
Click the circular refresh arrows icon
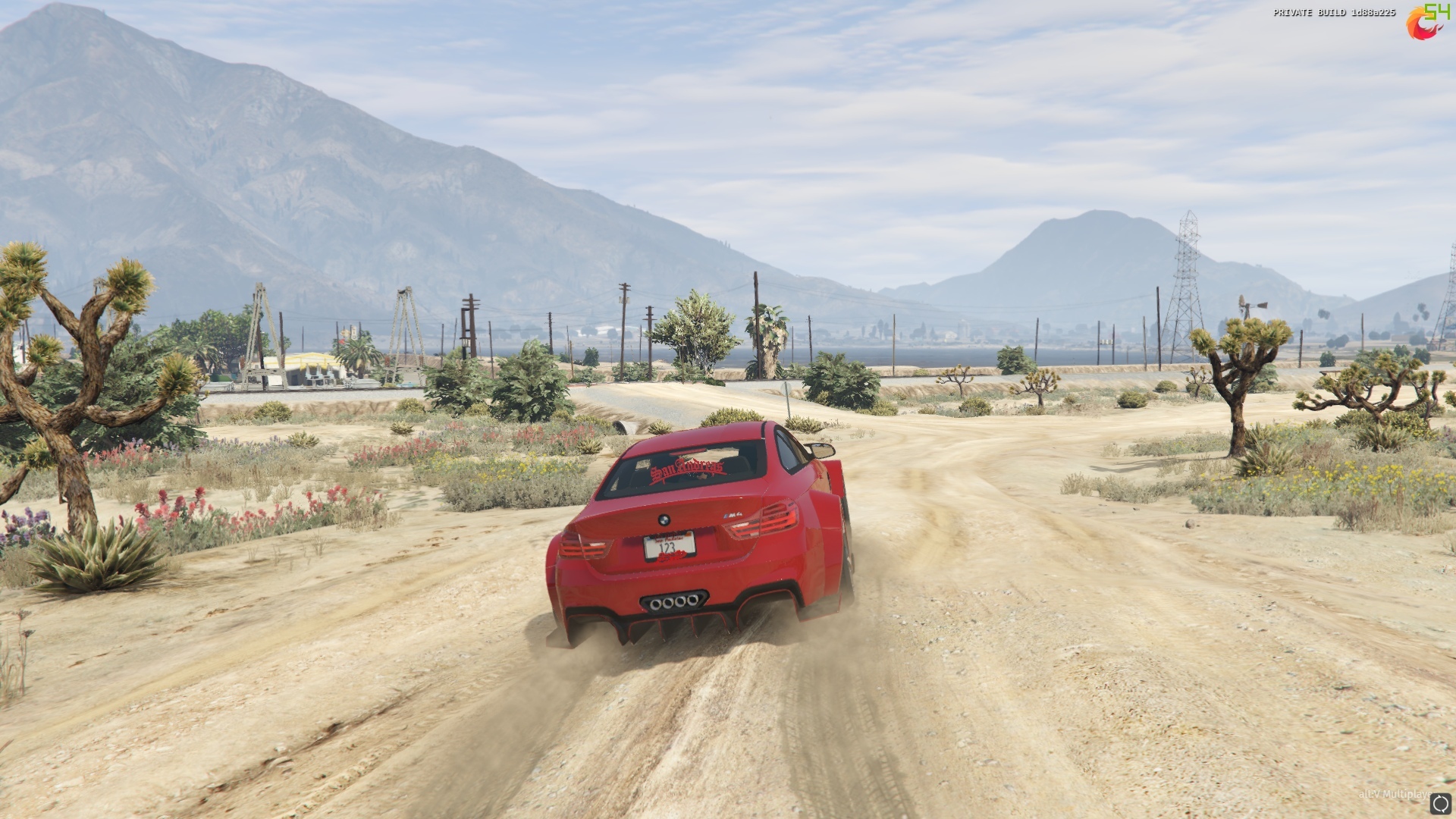click(1440, 803)
